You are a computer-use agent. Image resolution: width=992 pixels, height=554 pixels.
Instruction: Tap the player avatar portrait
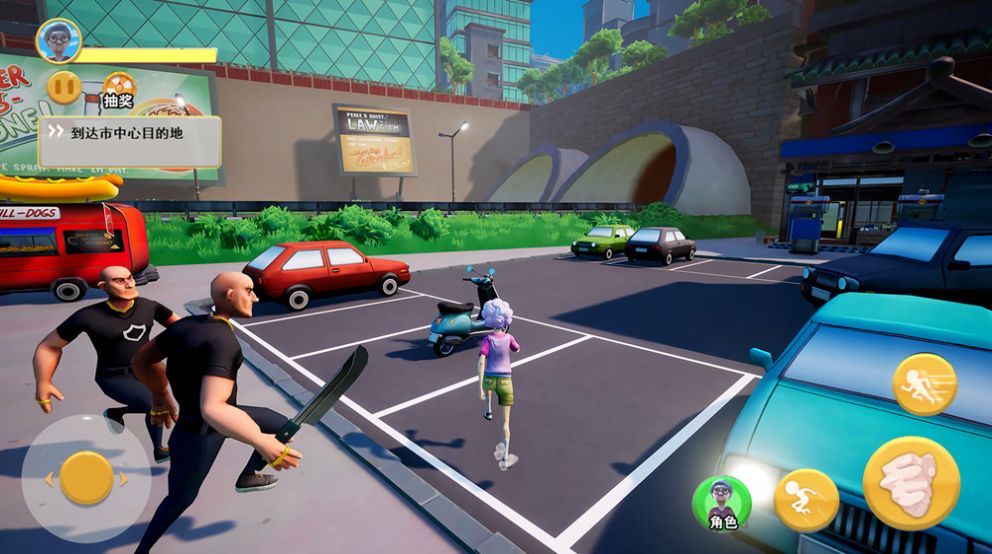coord(58,41)
